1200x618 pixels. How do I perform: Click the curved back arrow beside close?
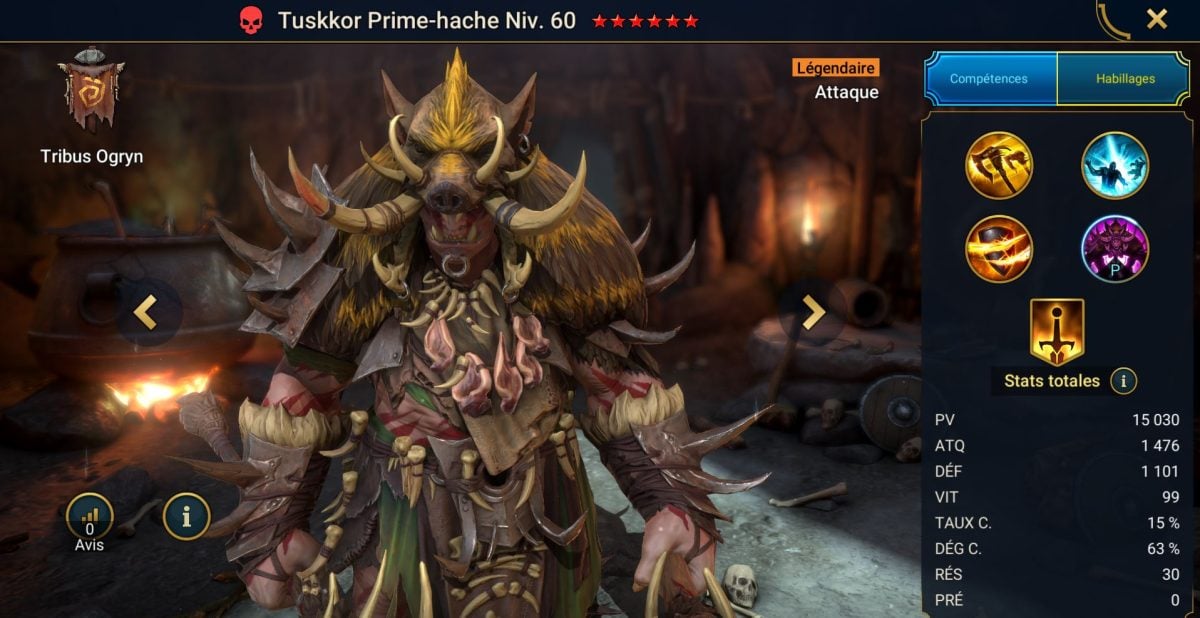1111,21
